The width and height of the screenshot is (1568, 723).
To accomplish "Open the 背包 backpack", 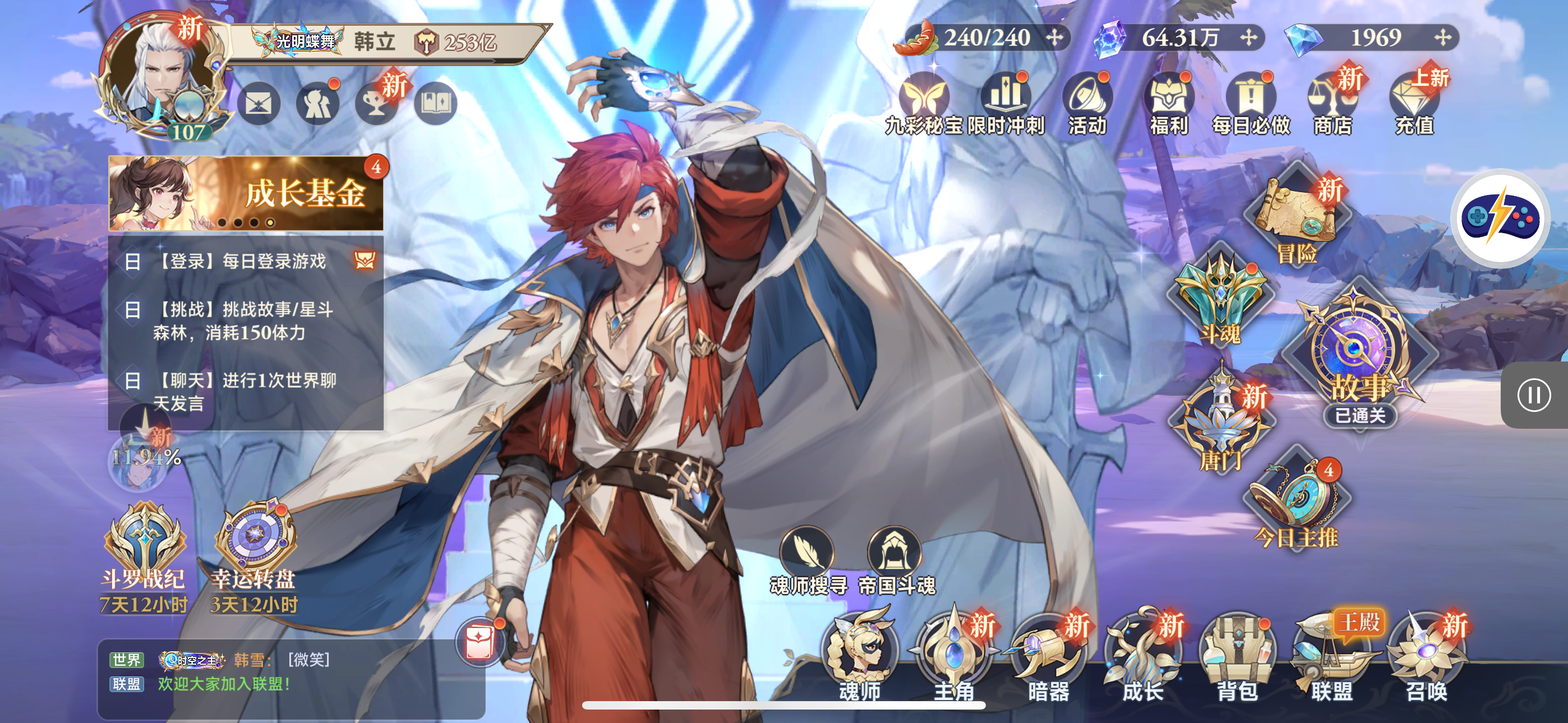I will pos(1237,654).
